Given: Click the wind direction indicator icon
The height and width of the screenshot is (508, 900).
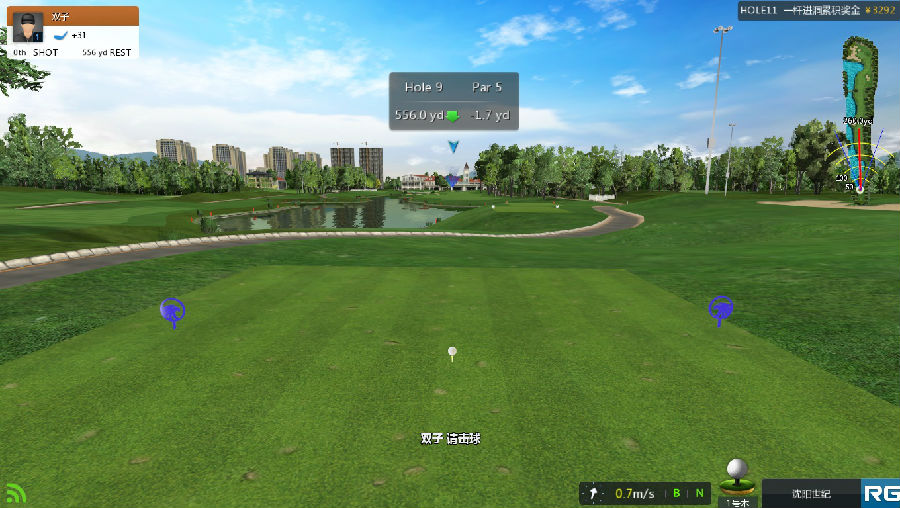Looking at the screenshot, I should 594,493.
